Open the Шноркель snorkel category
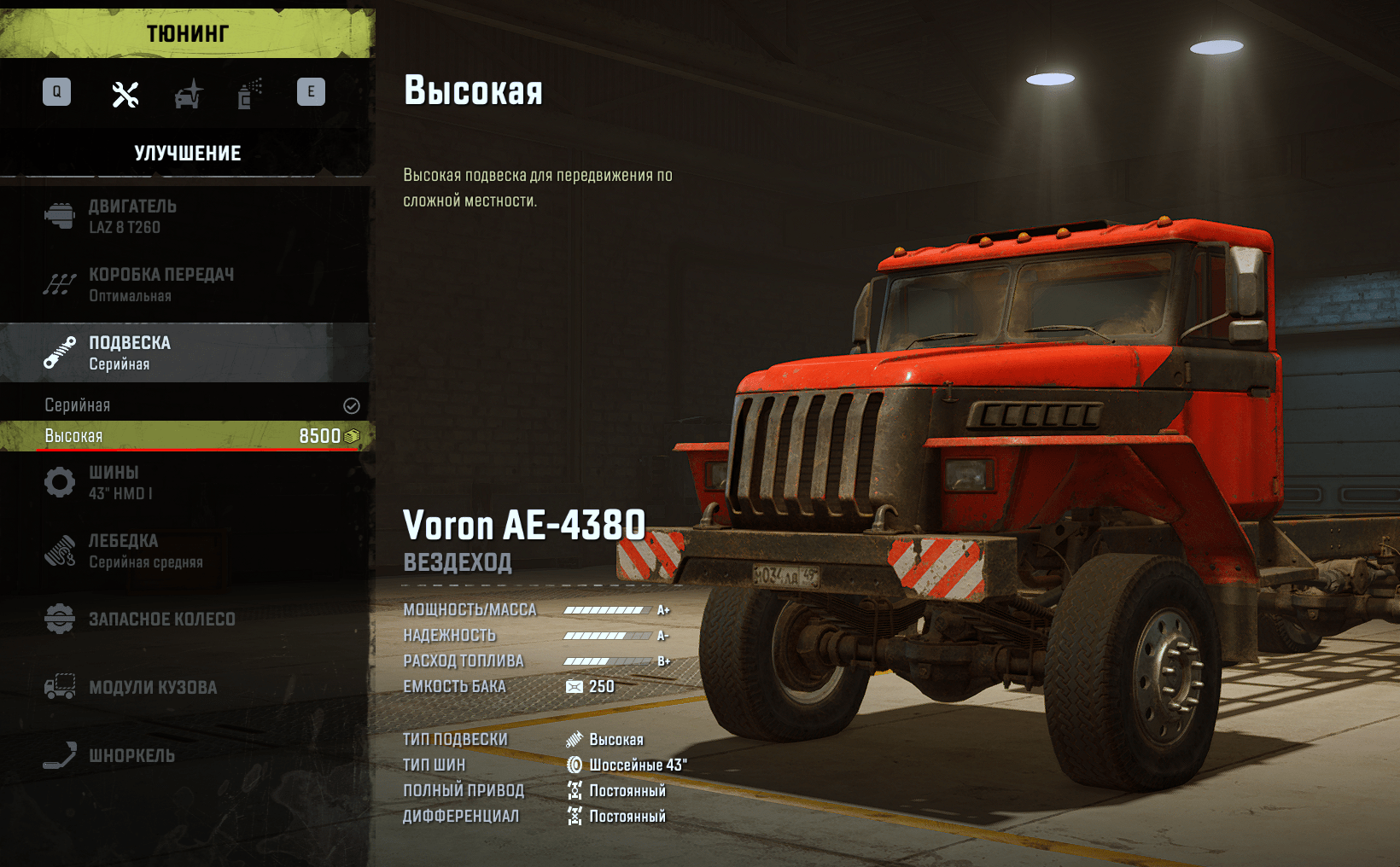 186,756
